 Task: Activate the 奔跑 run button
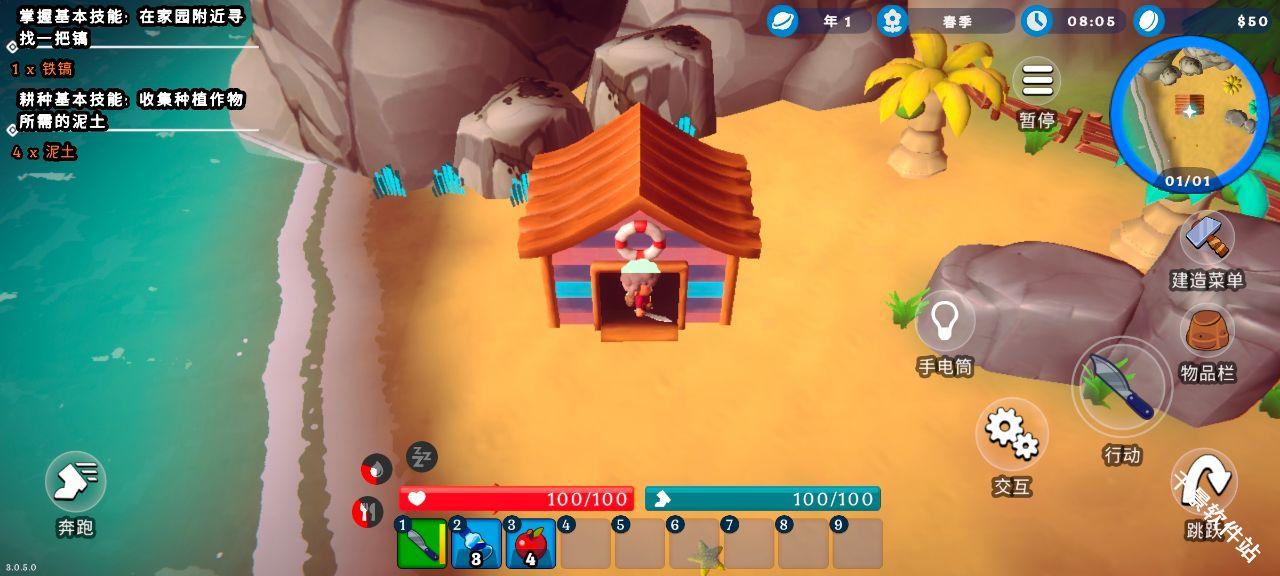point(76,482)
